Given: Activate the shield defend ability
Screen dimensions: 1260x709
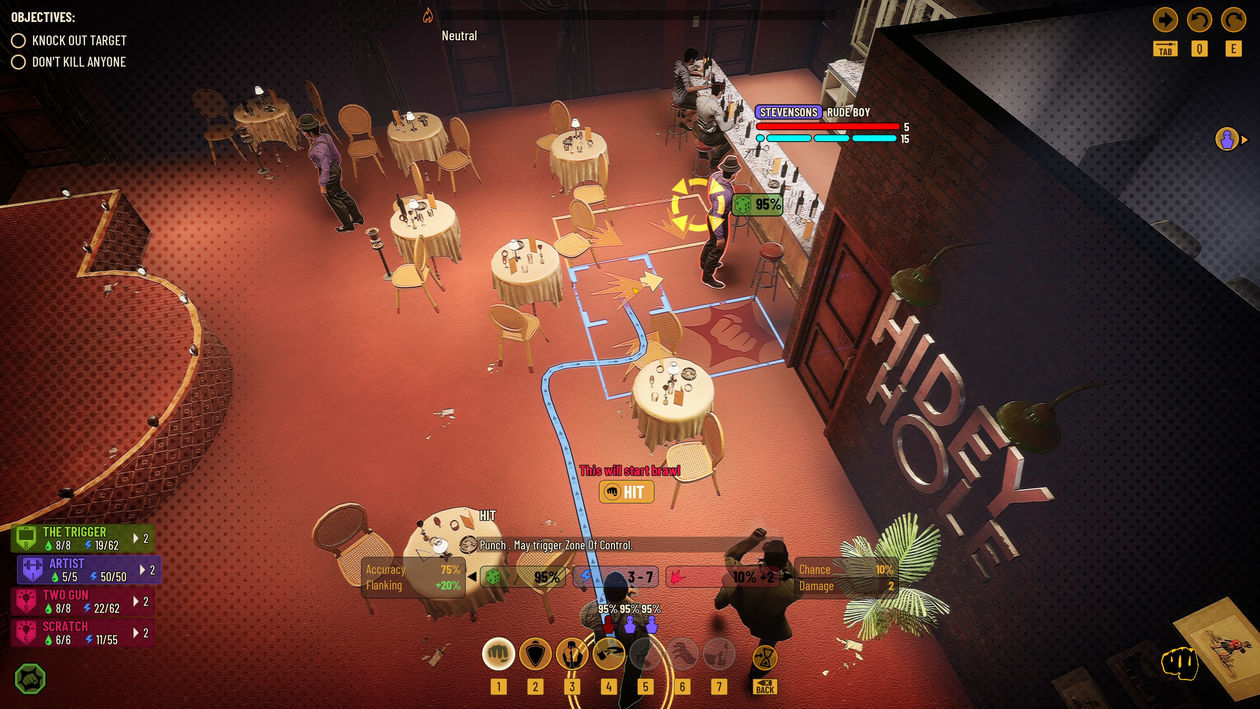Looking at the screenshot, I should tap(535, 654).
